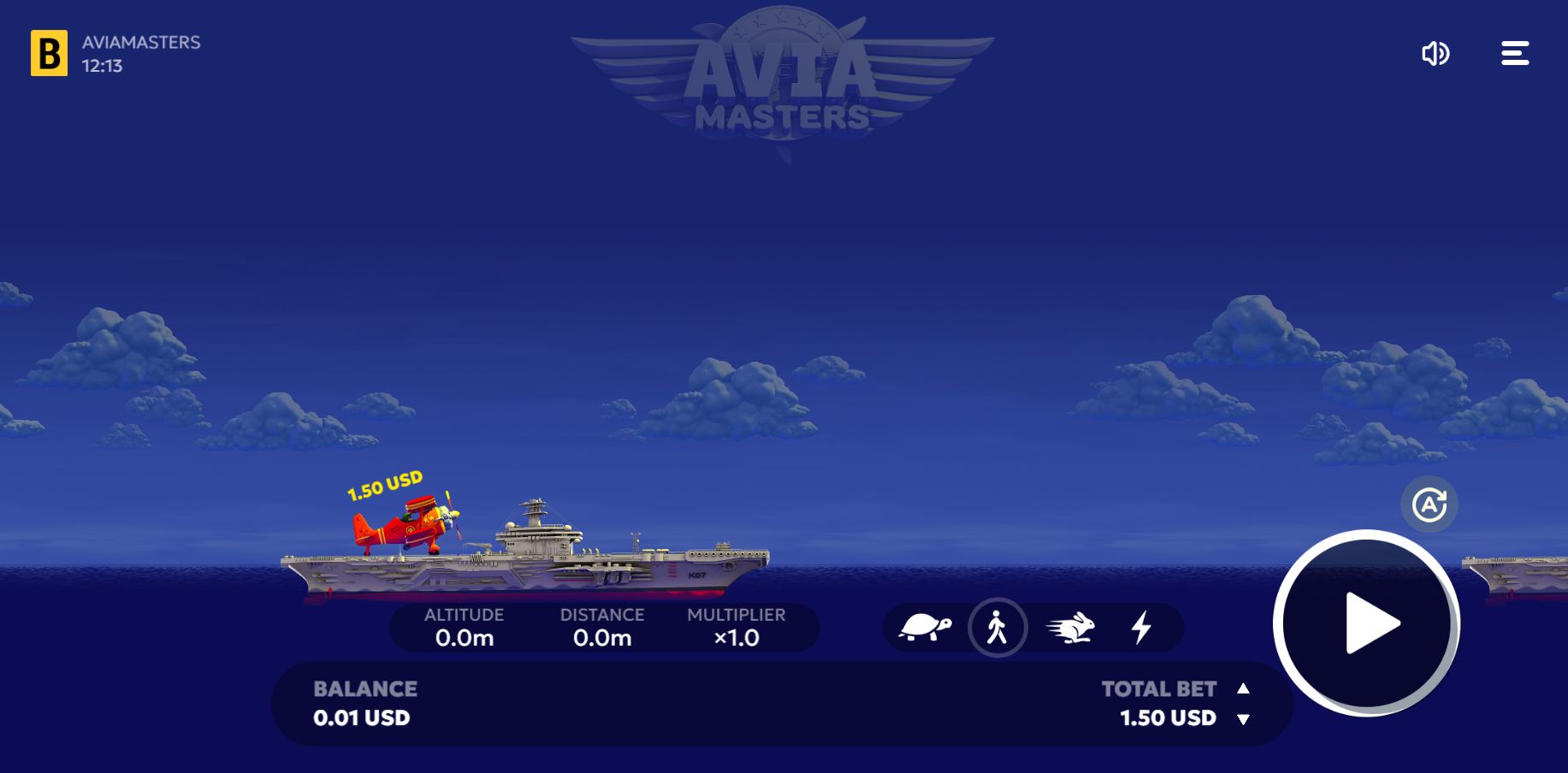The image size is (1568, 773).
Task: Toggle sound on or off
Action: [x=1436, y=53]
